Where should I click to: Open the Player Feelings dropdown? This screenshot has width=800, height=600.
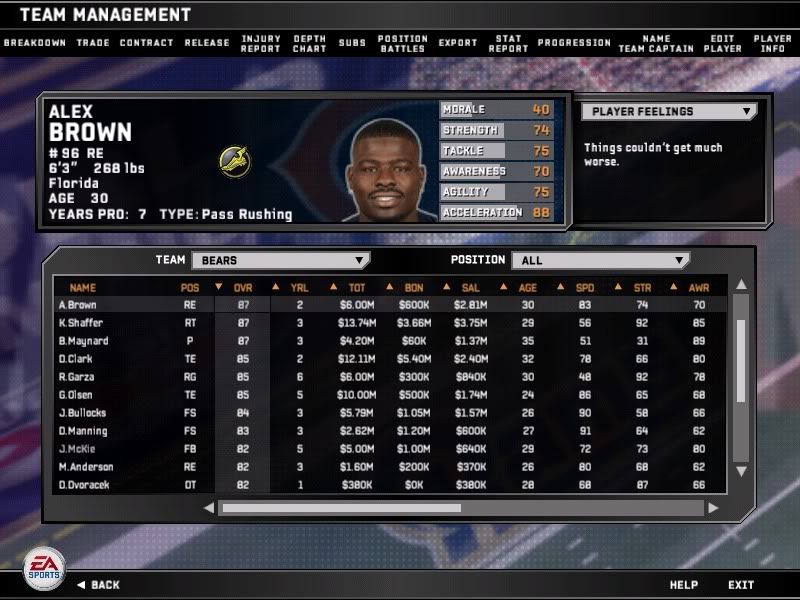tap(668, 111)
